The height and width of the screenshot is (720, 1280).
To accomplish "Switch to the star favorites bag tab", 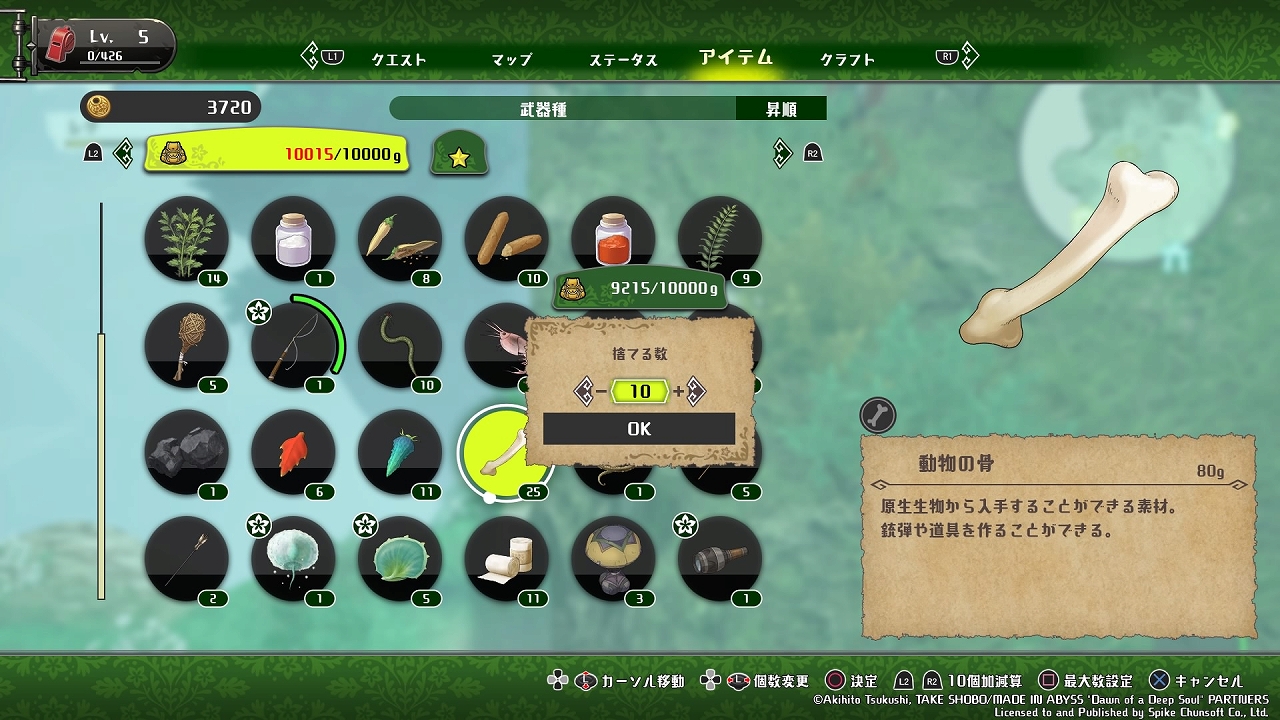I will (x=459, y=155).
